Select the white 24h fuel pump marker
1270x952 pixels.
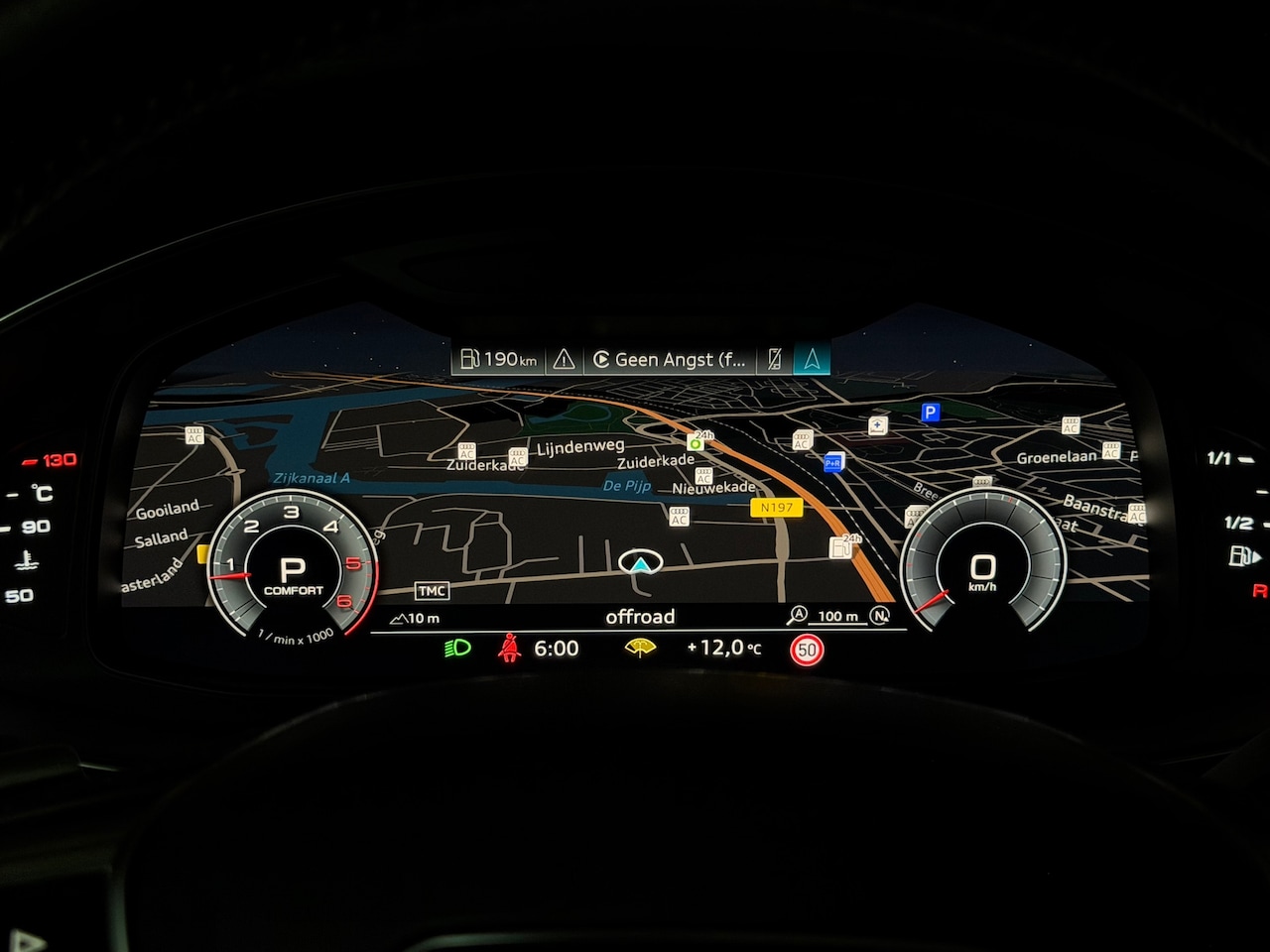pos(841,546)
